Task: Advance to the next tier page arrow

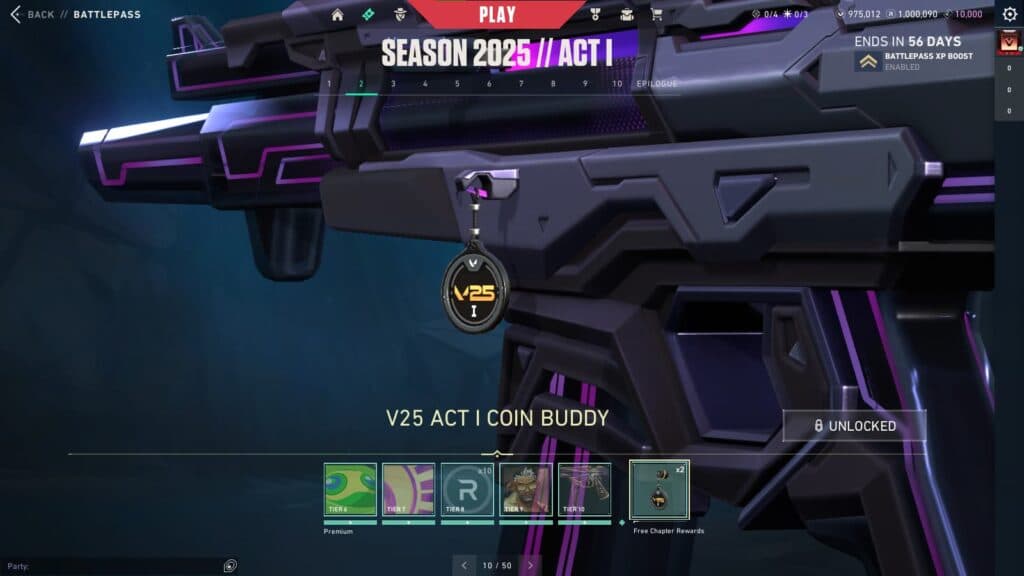Action: coord(531,565)
